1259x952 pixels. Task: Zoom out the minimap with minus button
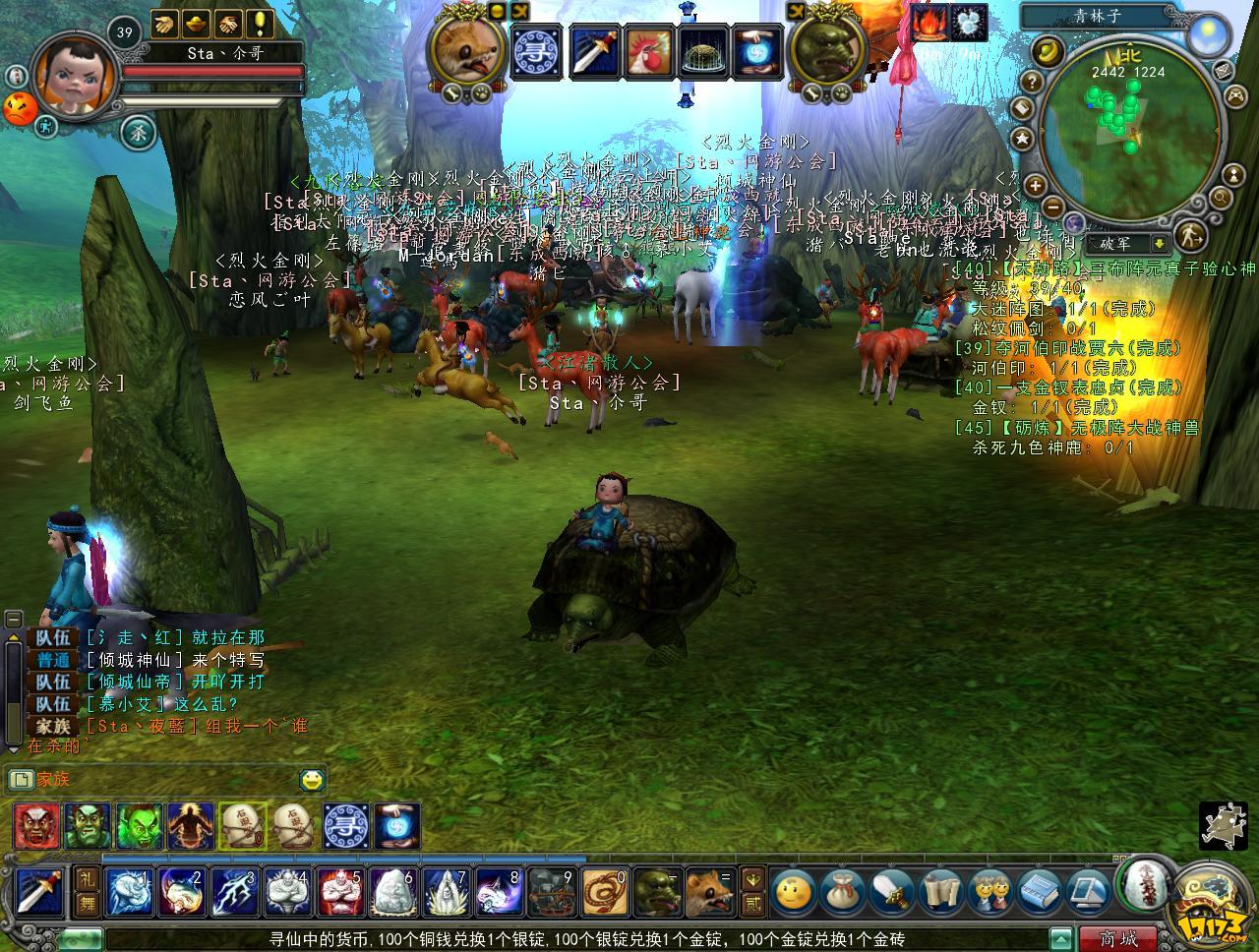click(1051, 208)
